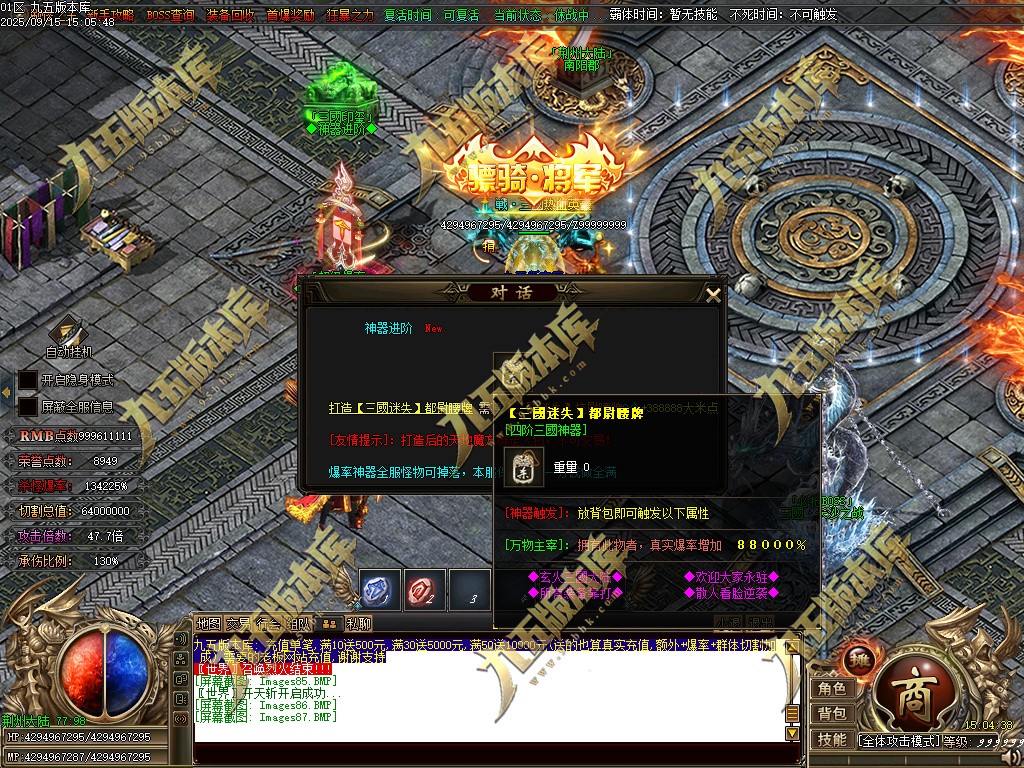Open the 背包 inventory bag
The width and height of the screenshot is (1024, 768).
[832, 713]
